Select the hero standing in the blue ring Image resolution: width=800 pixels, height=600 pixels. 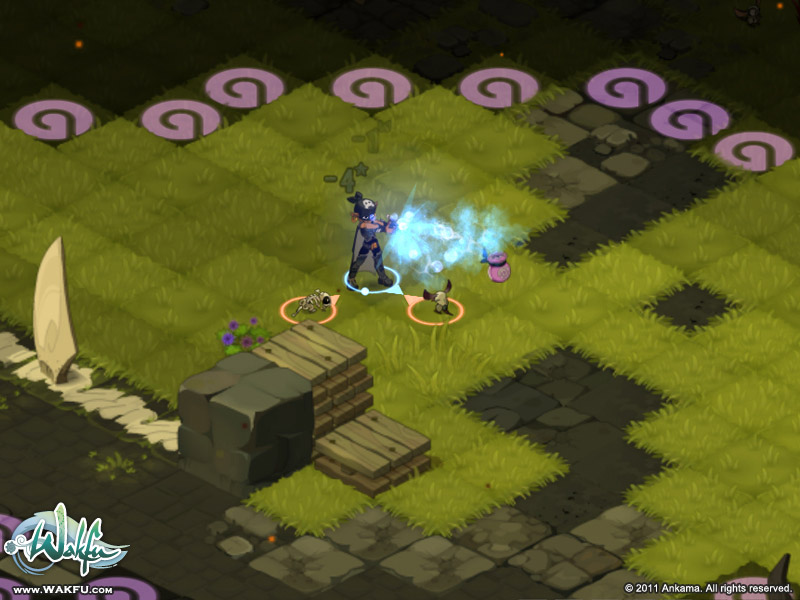point(368,243)
